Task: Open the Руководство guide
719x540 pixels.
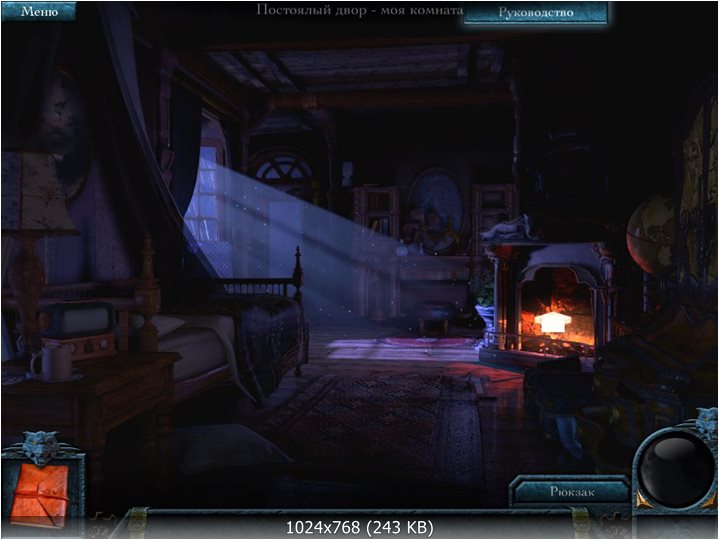Action: pyautogui.click(x=535, y=13)
